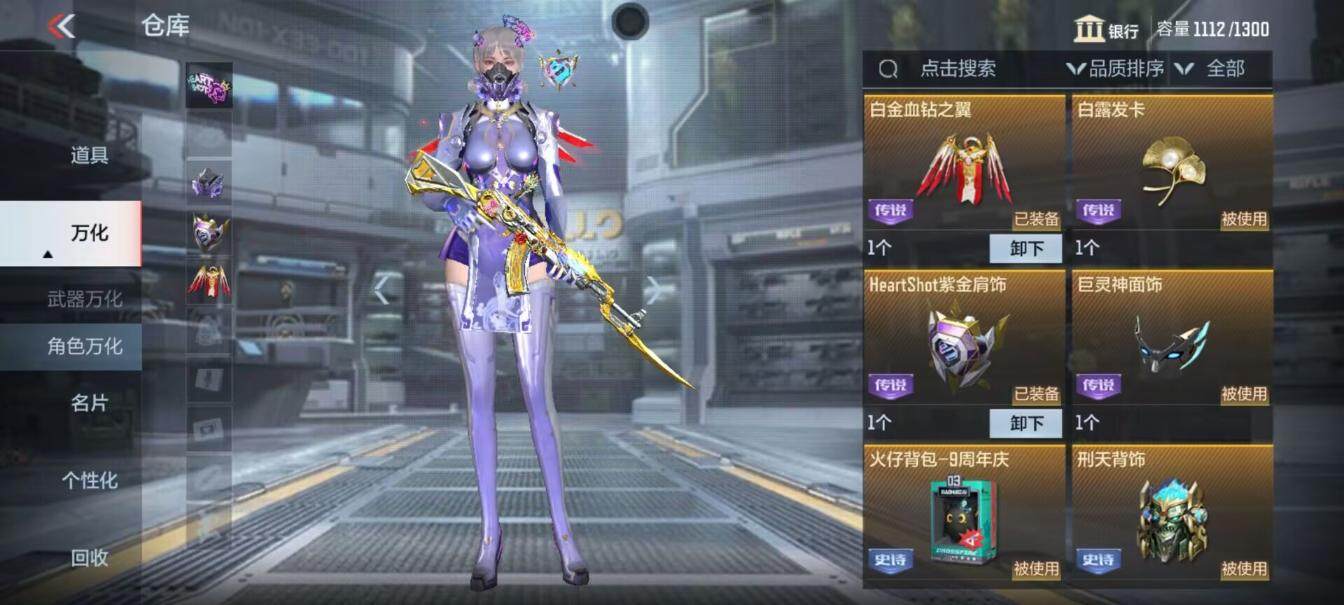Screen dimensions: 1344x605
Task: Open the 道具 category
Action: coord(89,155)
